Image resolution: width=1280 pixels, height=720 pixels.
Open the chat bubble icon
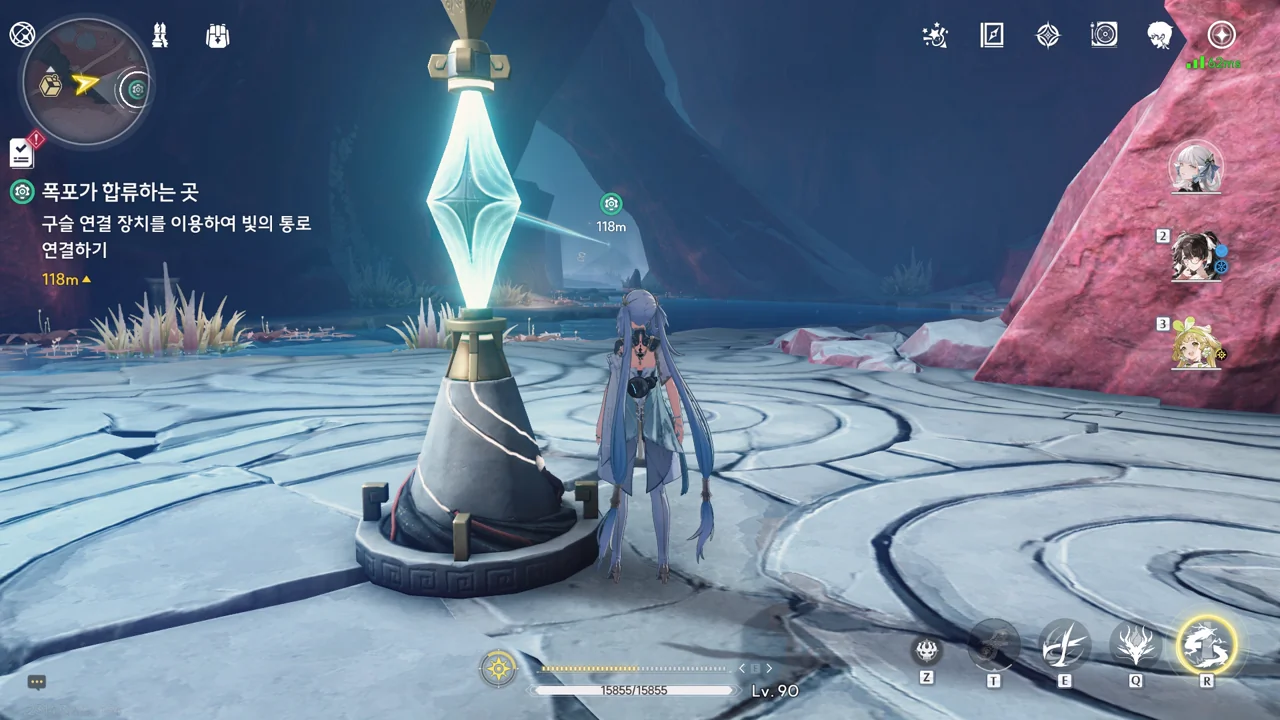(x=37, y=683)
